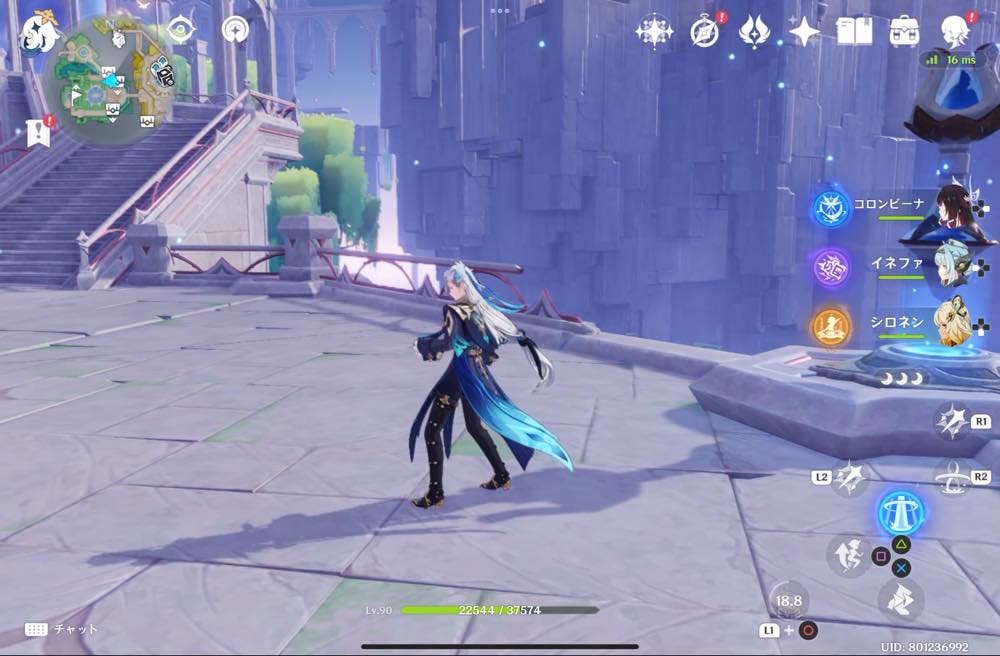Image resolution: width=1000 pixels, height=656 pixels.
Task: Open the battle pass wings icon
Action: pyautogui.click(x=754, y=32)
